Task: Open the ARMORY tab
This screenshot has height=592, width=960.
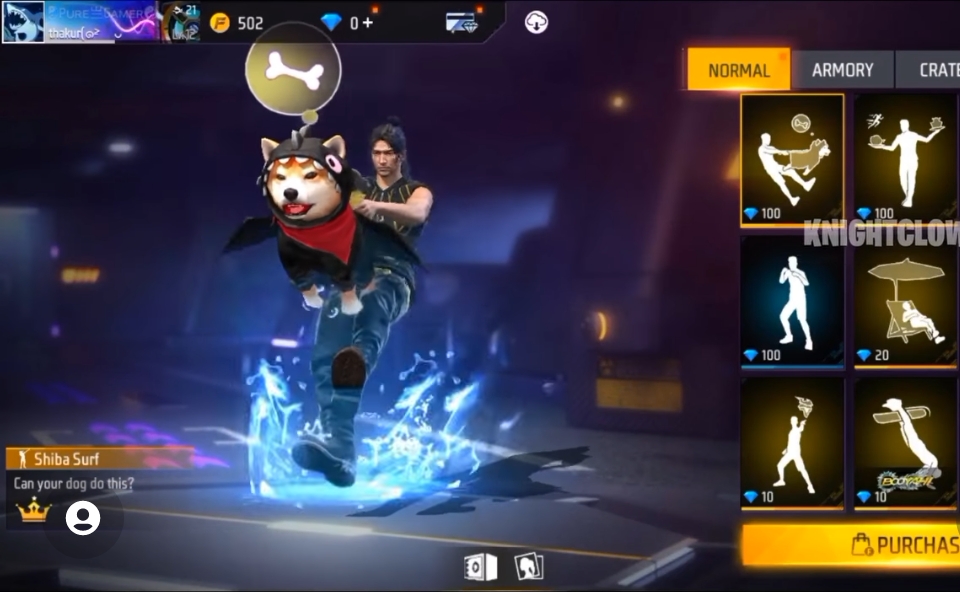Action: point(842,70)
